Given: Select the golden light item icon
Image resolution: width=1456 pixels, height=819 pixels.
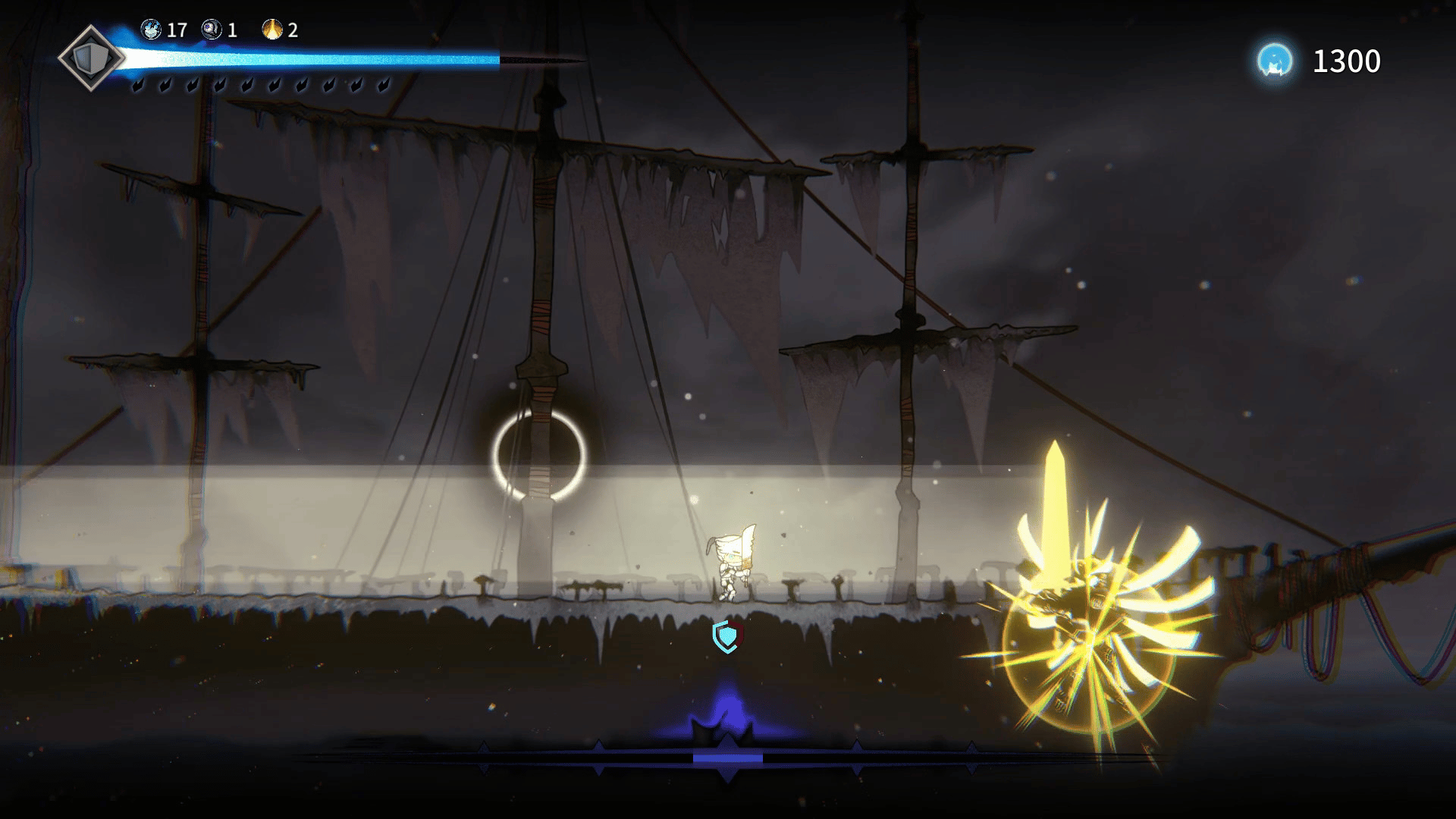Looking at the screenshot, I should [x=272, y=30].
